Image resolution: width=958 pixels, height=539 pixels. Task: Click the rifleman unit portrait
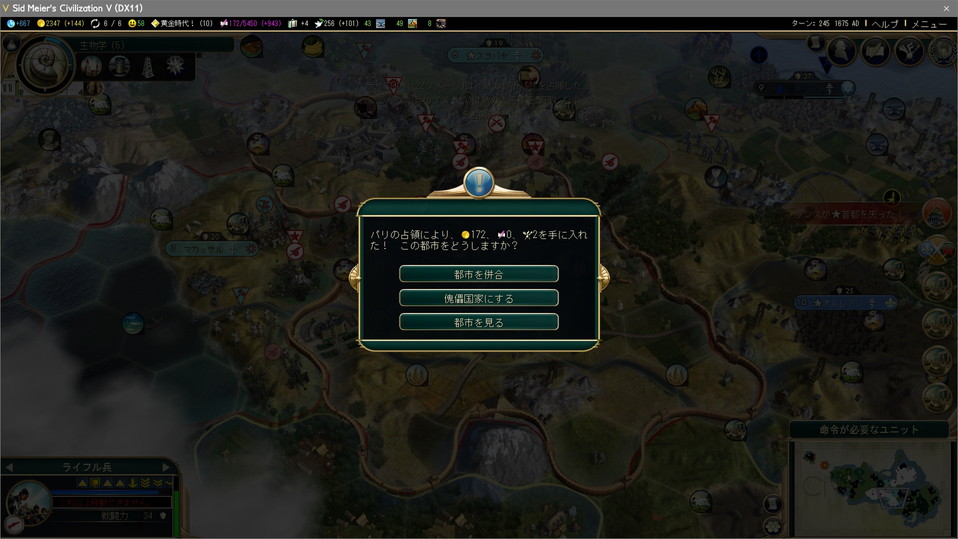coord(27,503)
